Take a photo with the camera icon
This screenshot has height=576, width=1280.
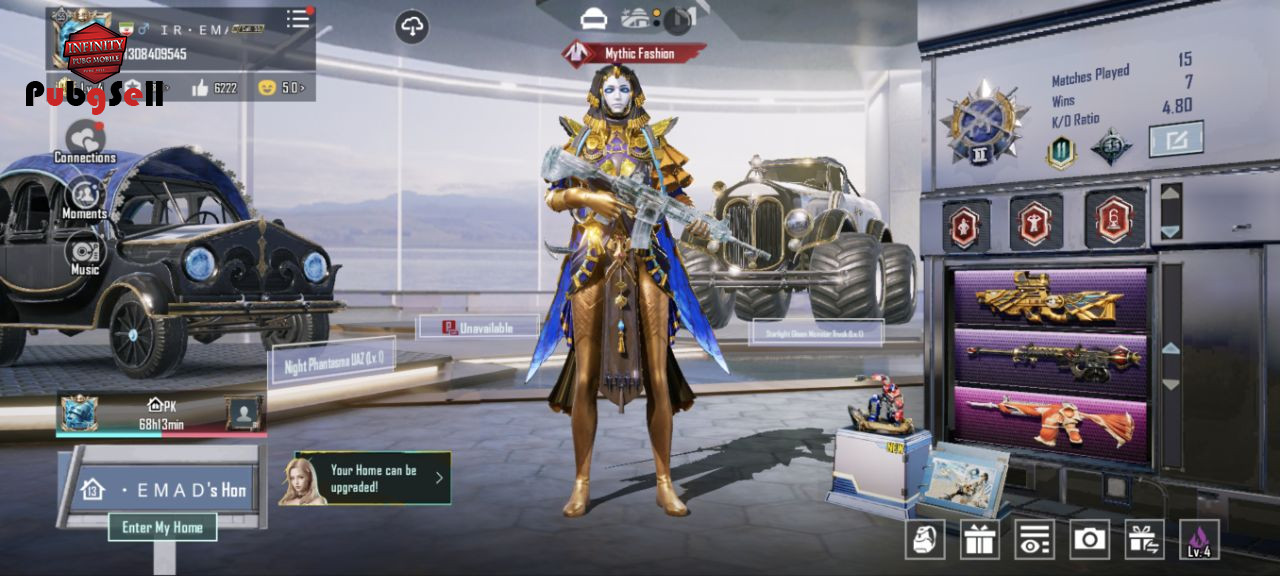[1089, 540]
